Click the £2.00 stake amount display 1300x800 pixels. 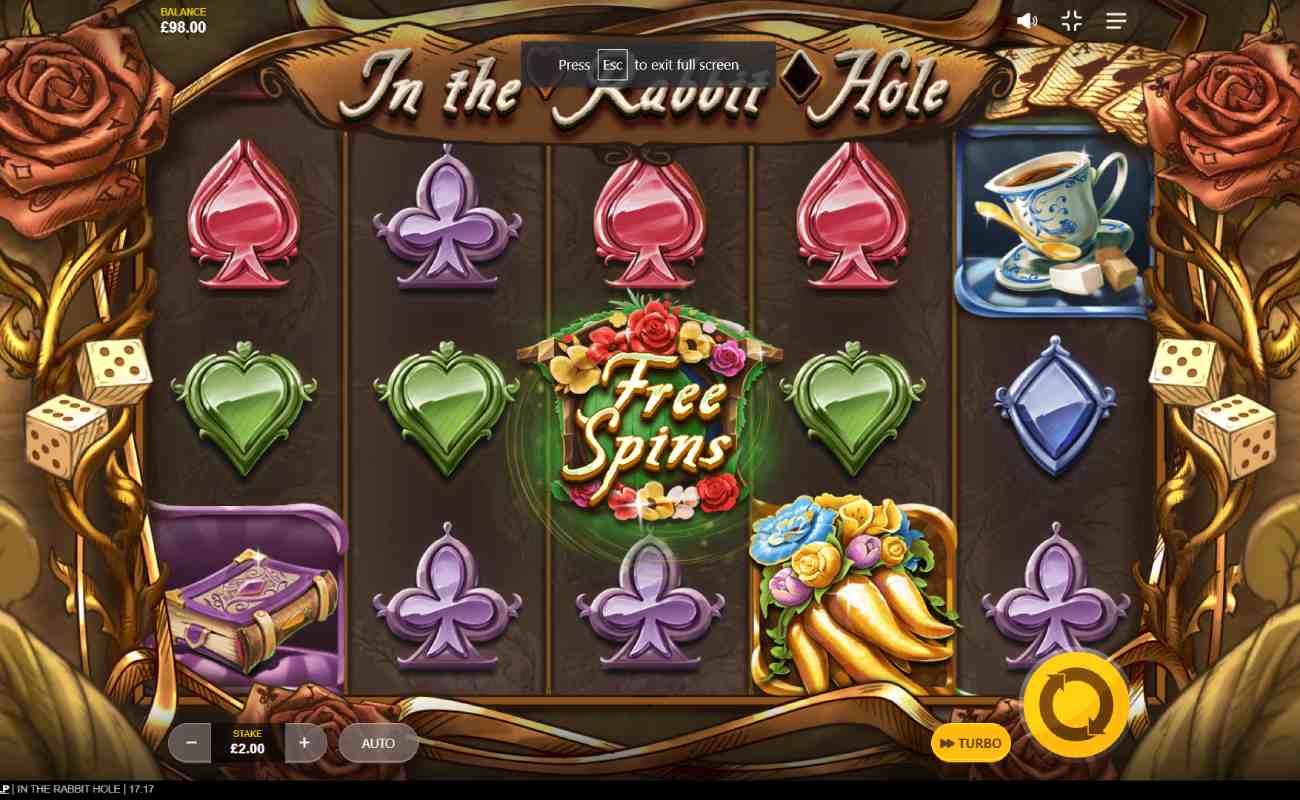[x=247, y=748]
